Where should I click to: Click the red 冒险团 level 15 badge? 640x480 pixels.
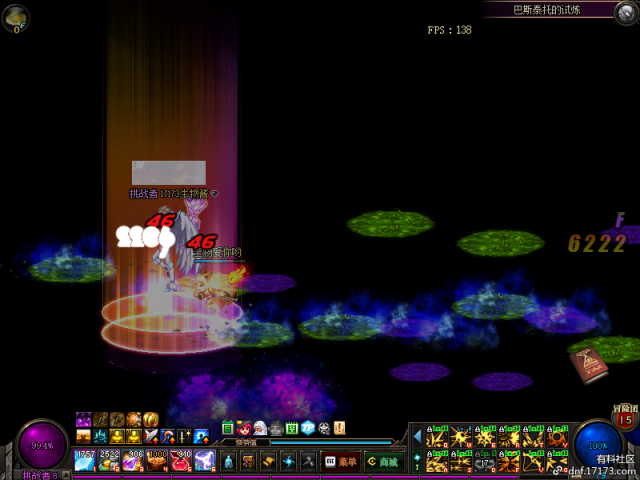tap(625, 419)
